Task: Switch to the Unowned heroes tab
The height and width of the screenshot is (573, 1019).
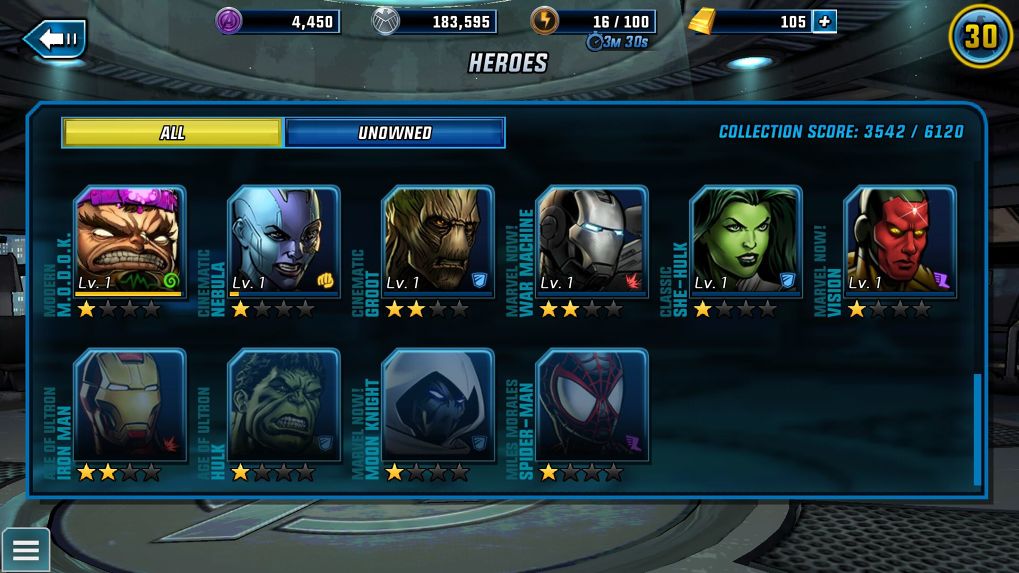Action: [395, 133]
